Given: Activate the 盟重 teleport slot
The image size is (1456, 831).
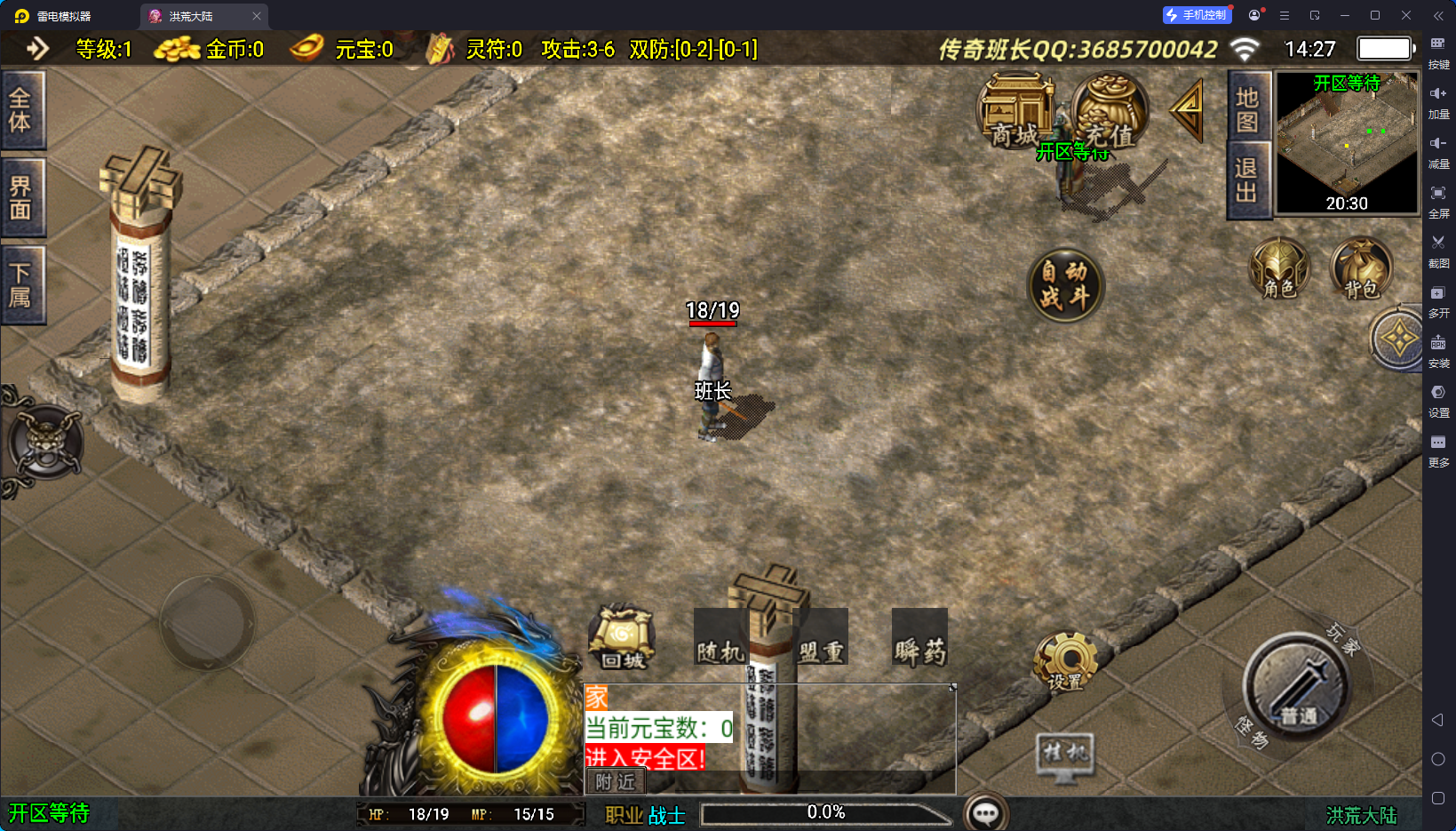Looking at the screenshot, I should point(821,637).
